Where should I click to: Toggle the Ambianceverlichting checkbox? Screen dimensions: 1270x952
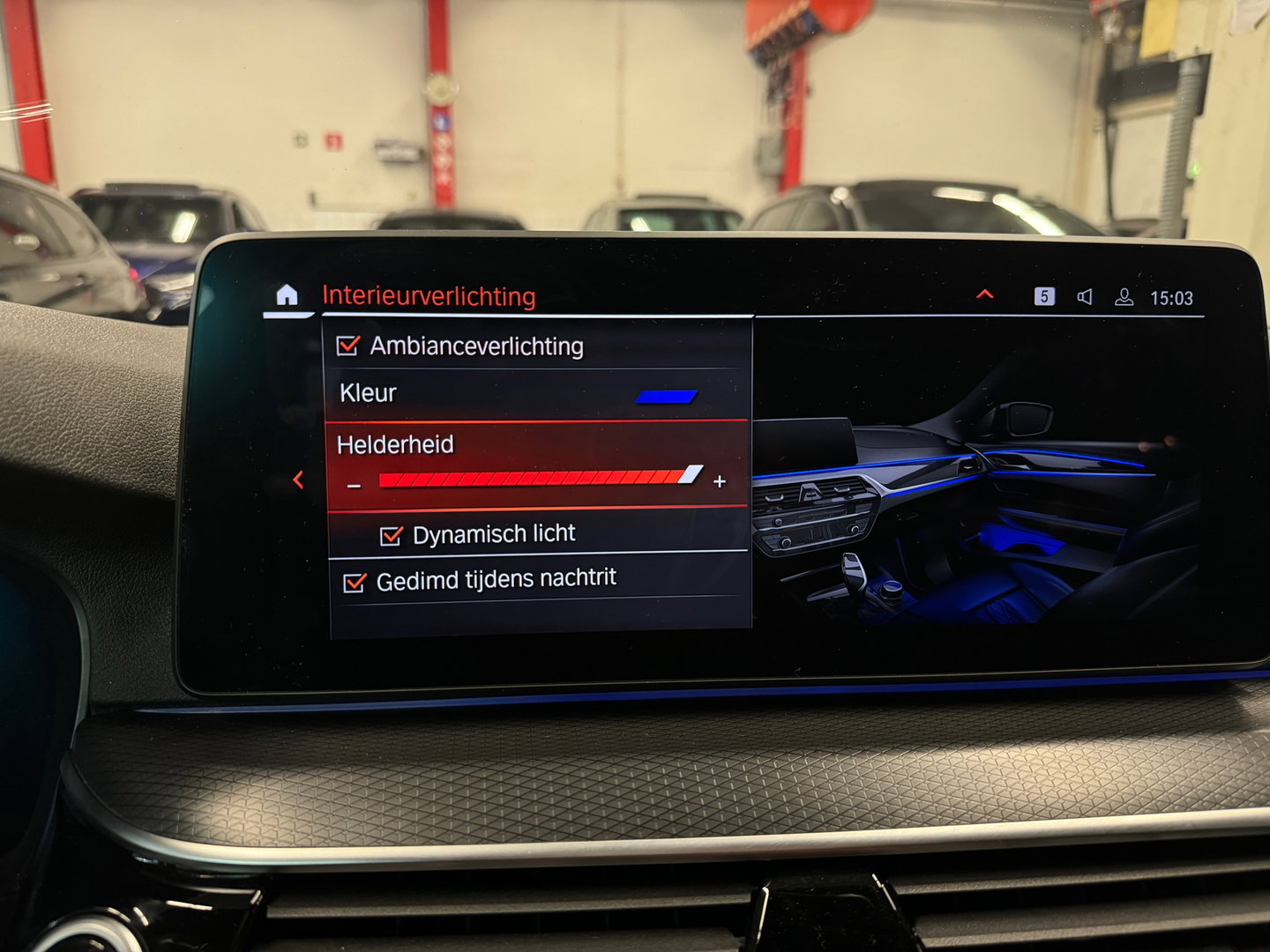tap(348, 346)
